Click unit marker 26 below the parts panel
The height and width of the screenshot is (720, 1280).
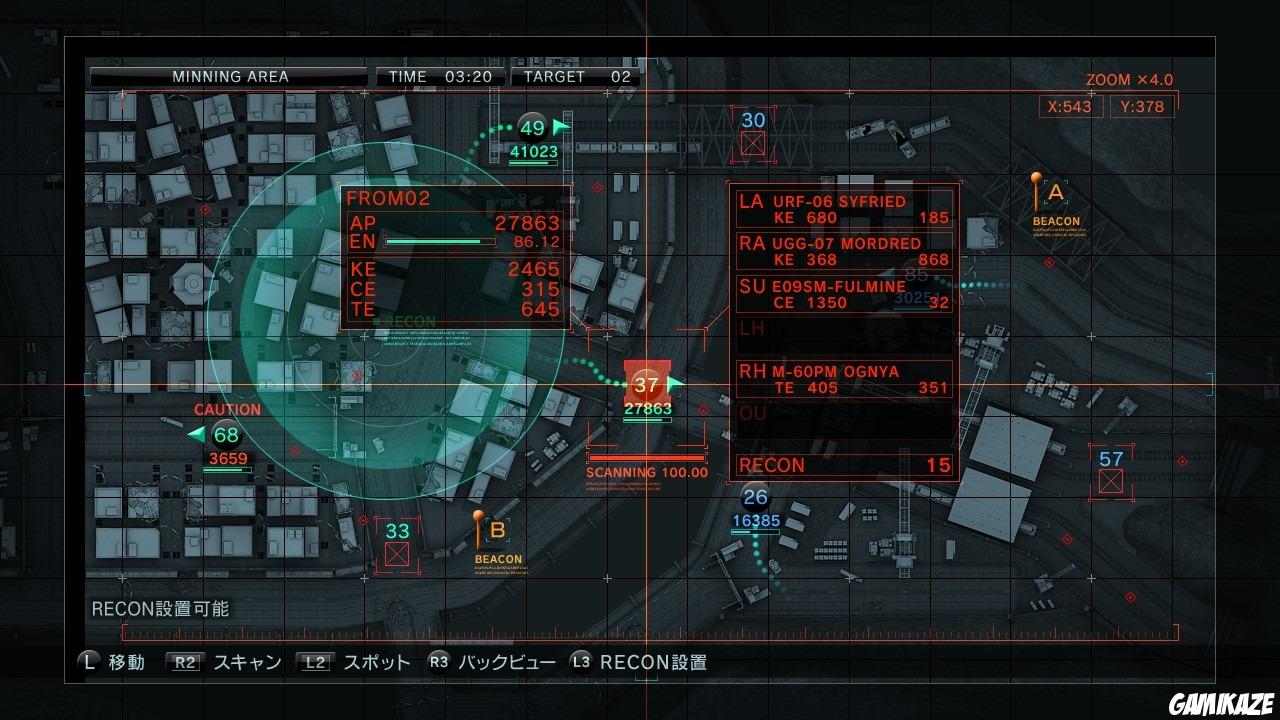[757, 495]
